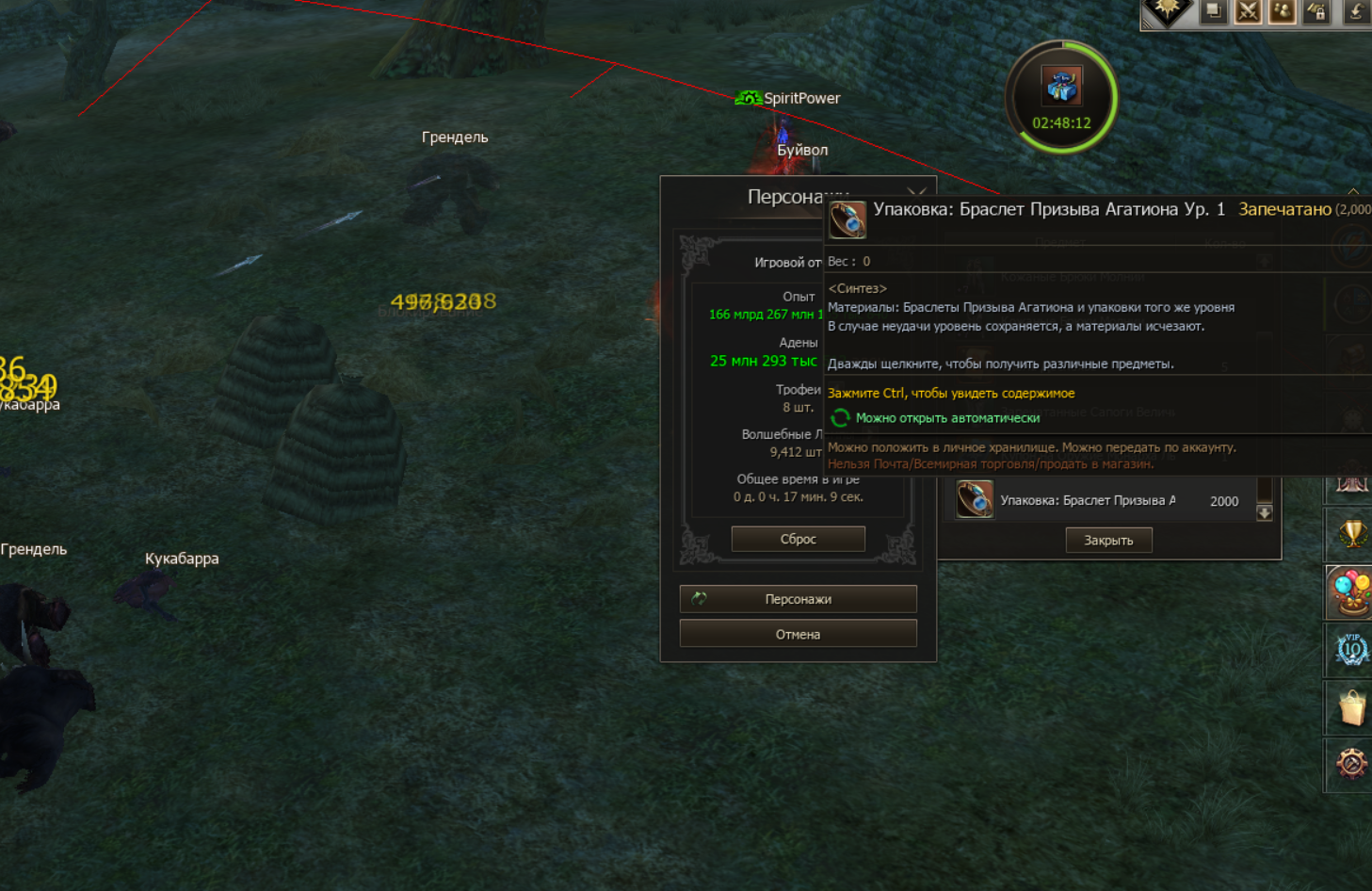Open the VIP 10 badge menu
This screenshot has height=891, width=1372.
[1351, 650]
